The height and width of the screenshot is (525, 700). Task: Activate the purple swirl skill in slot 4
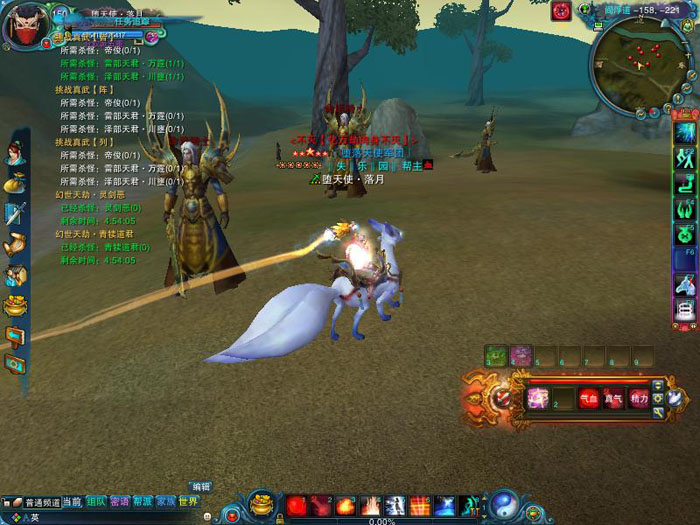521,355
